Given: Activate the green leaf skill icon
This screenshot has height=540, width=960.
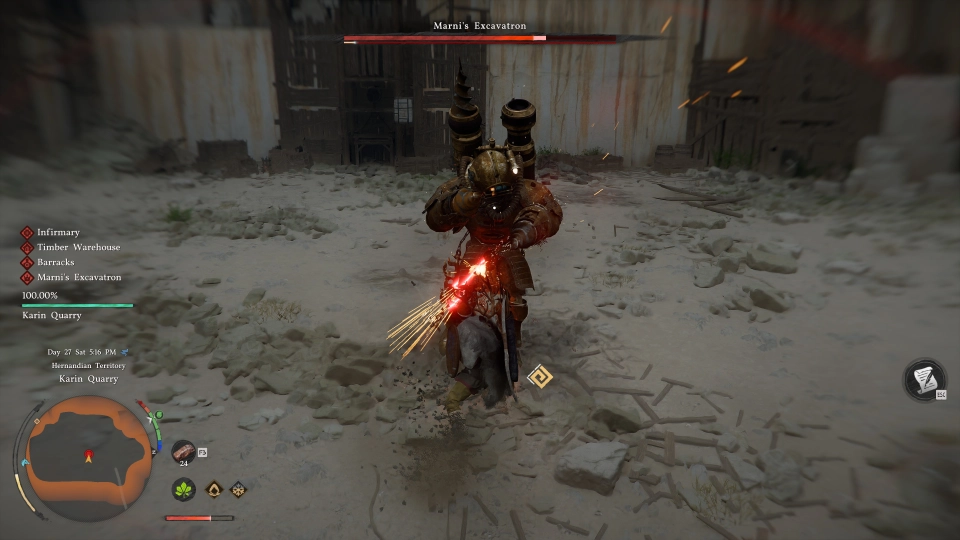Looking at the screenshot, I should [184, 490].
